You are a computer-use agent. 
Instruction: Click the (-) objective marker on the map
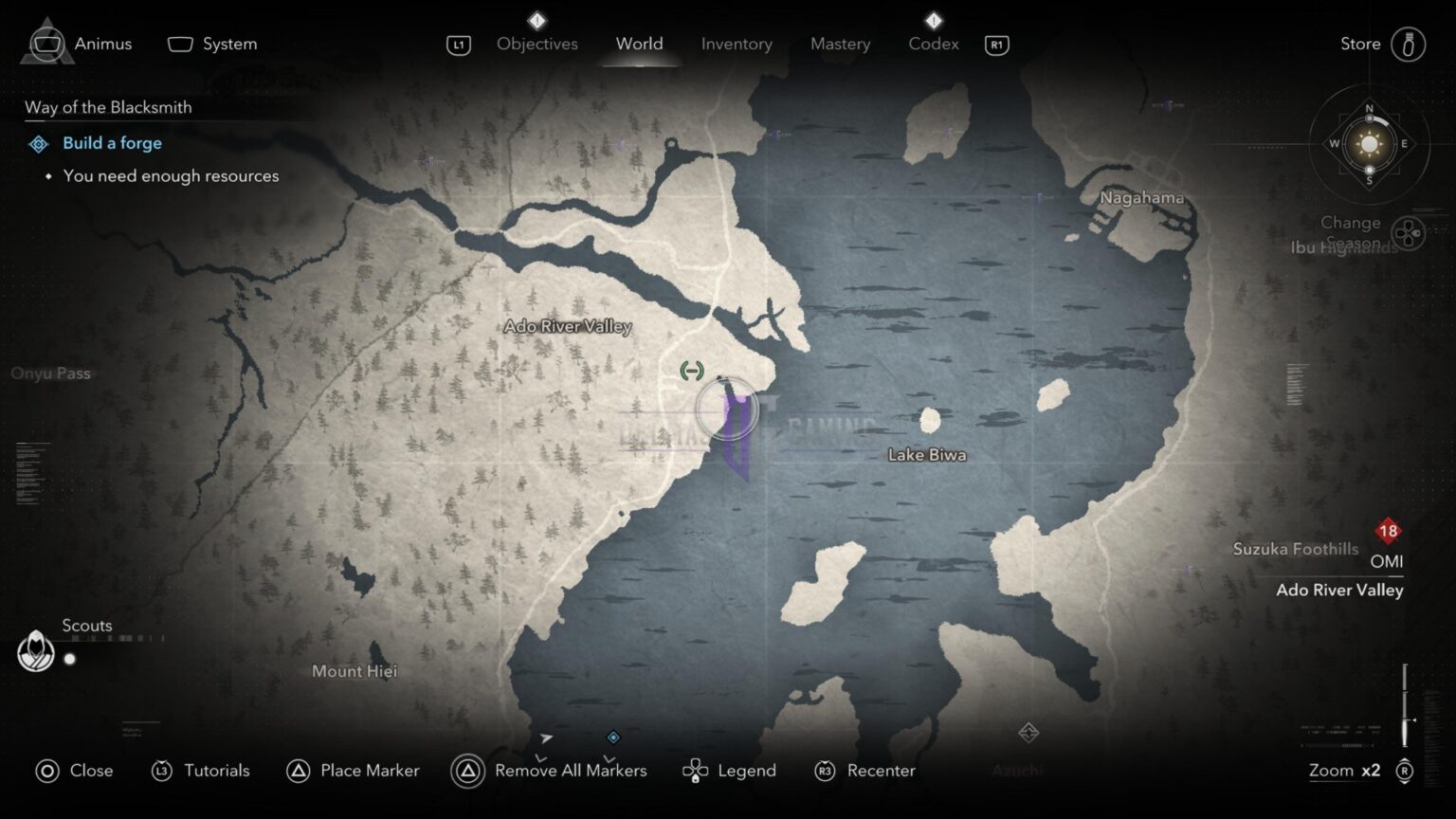(x=691, y=371)
